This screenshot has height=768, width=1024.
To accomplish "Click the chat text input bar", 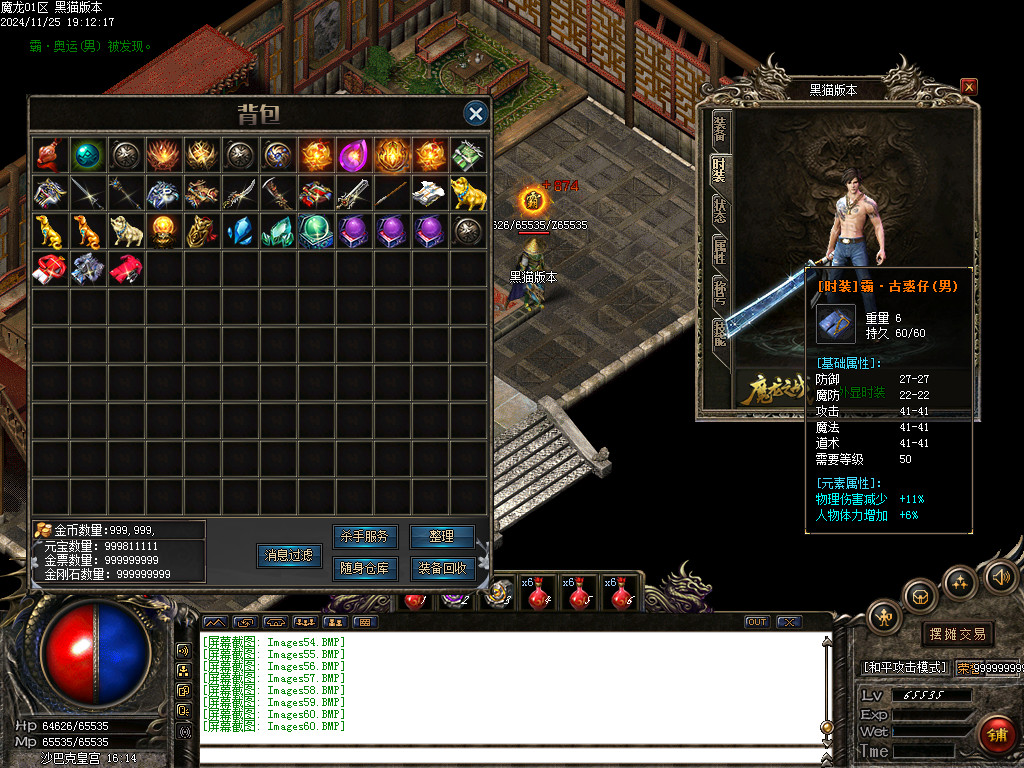I will [510, 755].
